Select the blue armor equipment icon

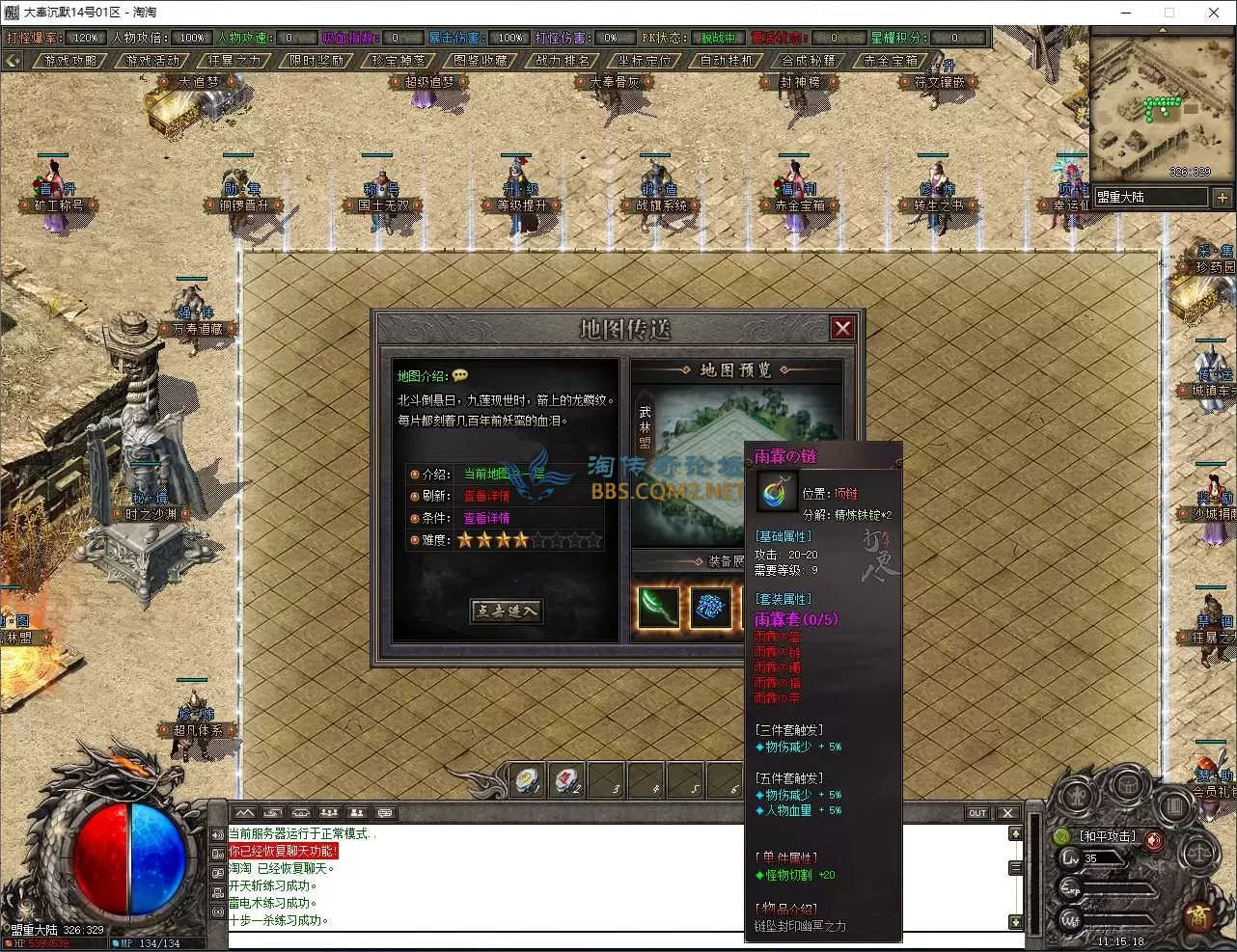pos(711,608)
